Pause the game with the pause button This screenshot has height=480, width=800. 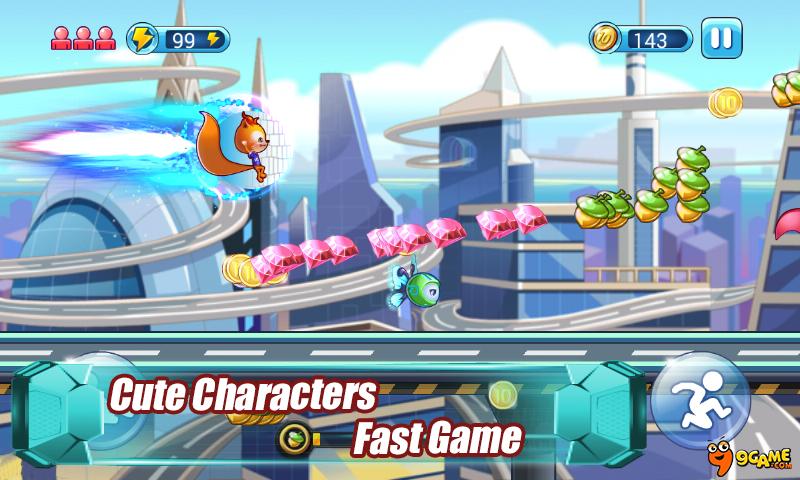point(721,39)
